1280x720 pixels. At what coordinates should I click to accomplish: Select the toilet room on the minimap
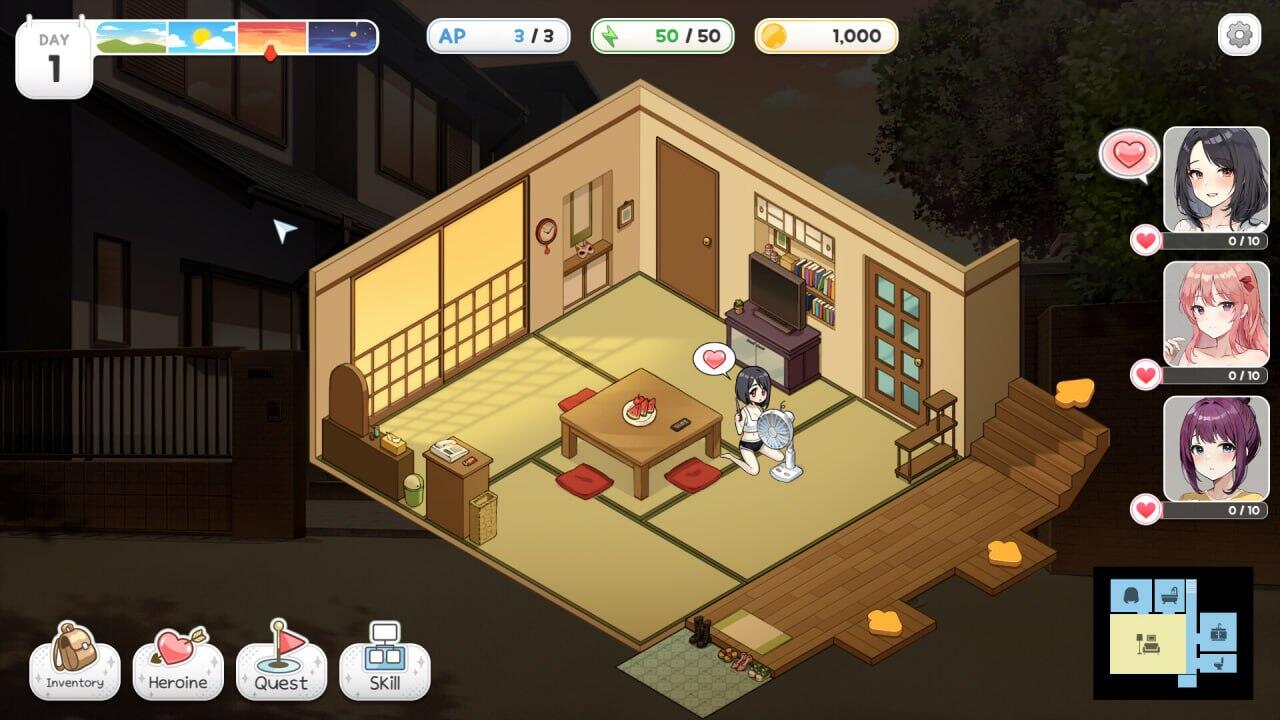pos(1219,663)
